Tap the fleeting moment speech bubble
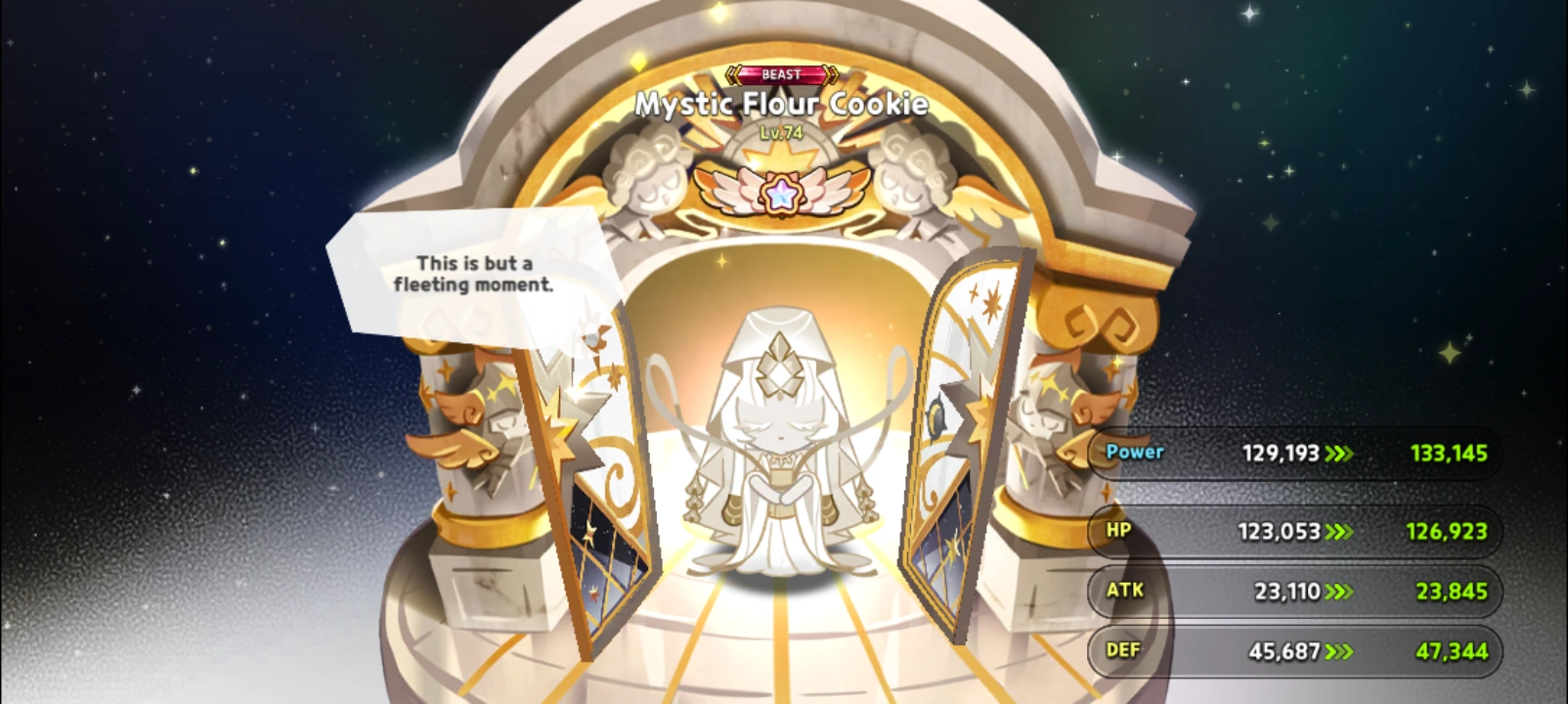Viewport: 1568px width, 704px height. tap(474, 274)
